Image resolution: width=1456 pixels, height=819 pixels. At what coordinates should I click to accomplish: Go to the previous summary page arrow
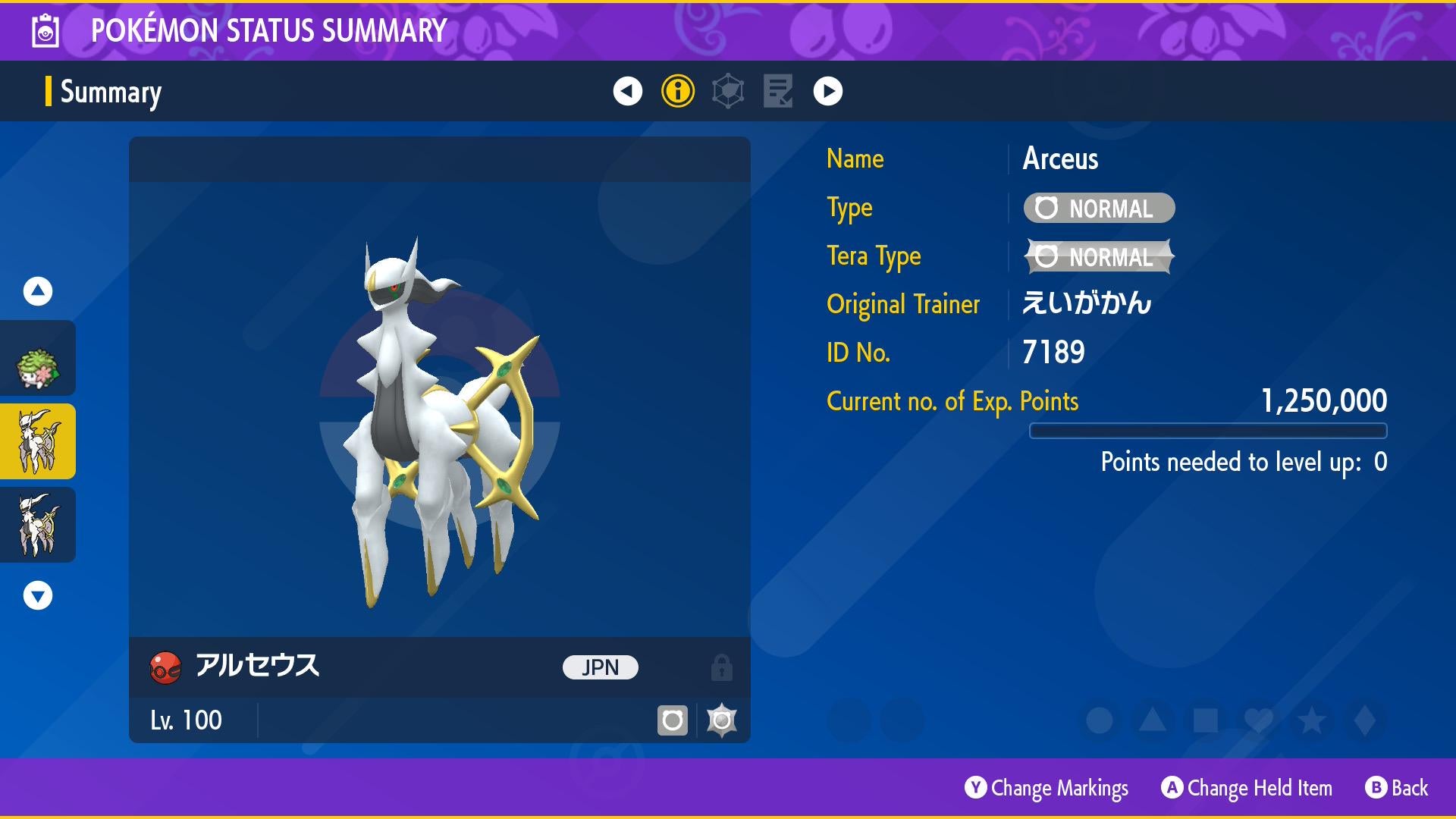(x=627, y=91)
